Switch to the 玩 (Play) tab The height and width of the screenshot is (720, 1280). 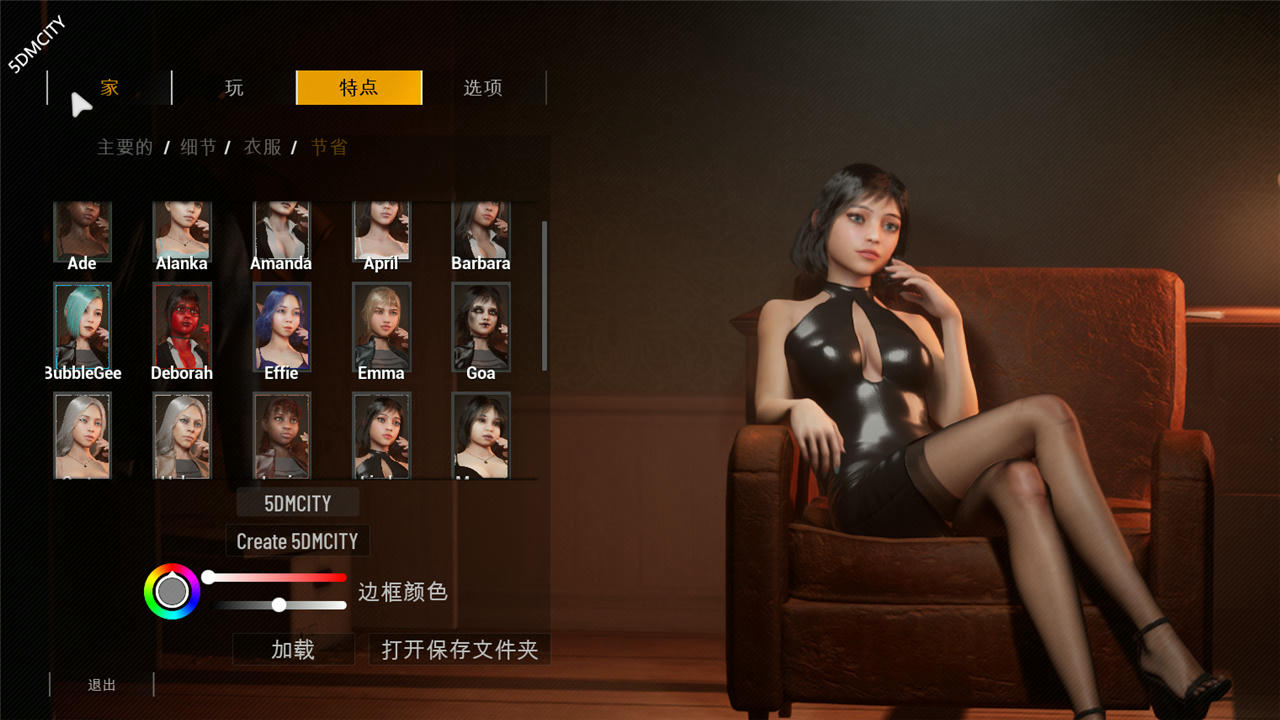point(234,88)
